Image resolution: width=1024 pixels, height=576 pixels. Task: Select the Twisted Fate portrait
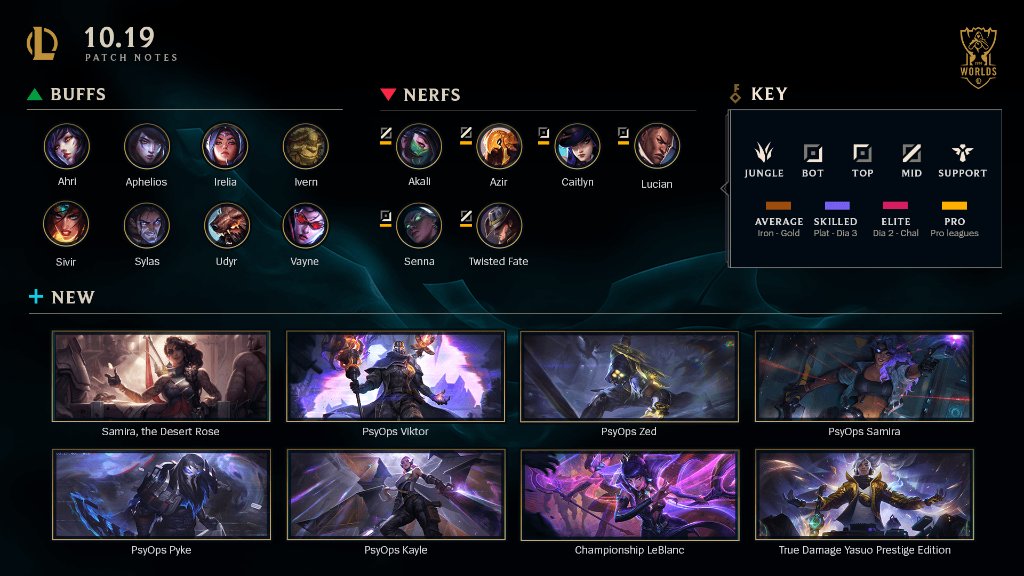(x=499, y=225)
